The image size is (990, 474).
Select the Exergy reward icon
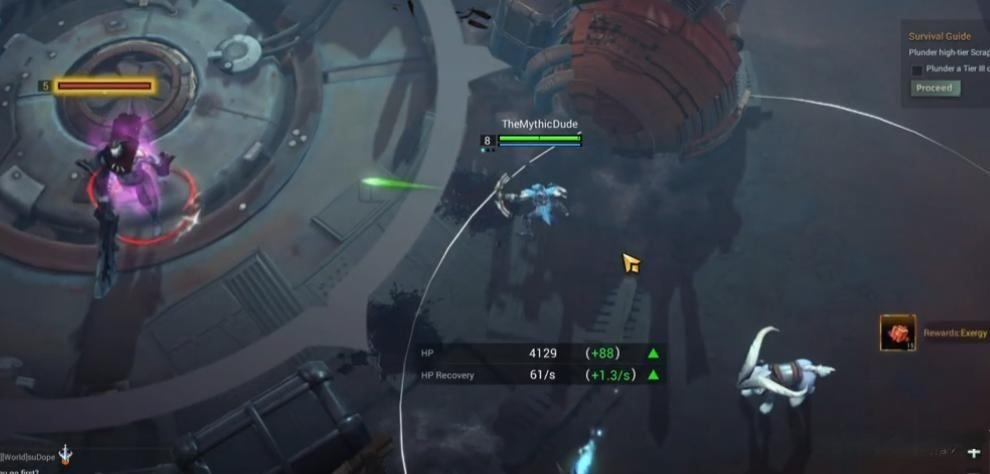[x=897, y=333]
